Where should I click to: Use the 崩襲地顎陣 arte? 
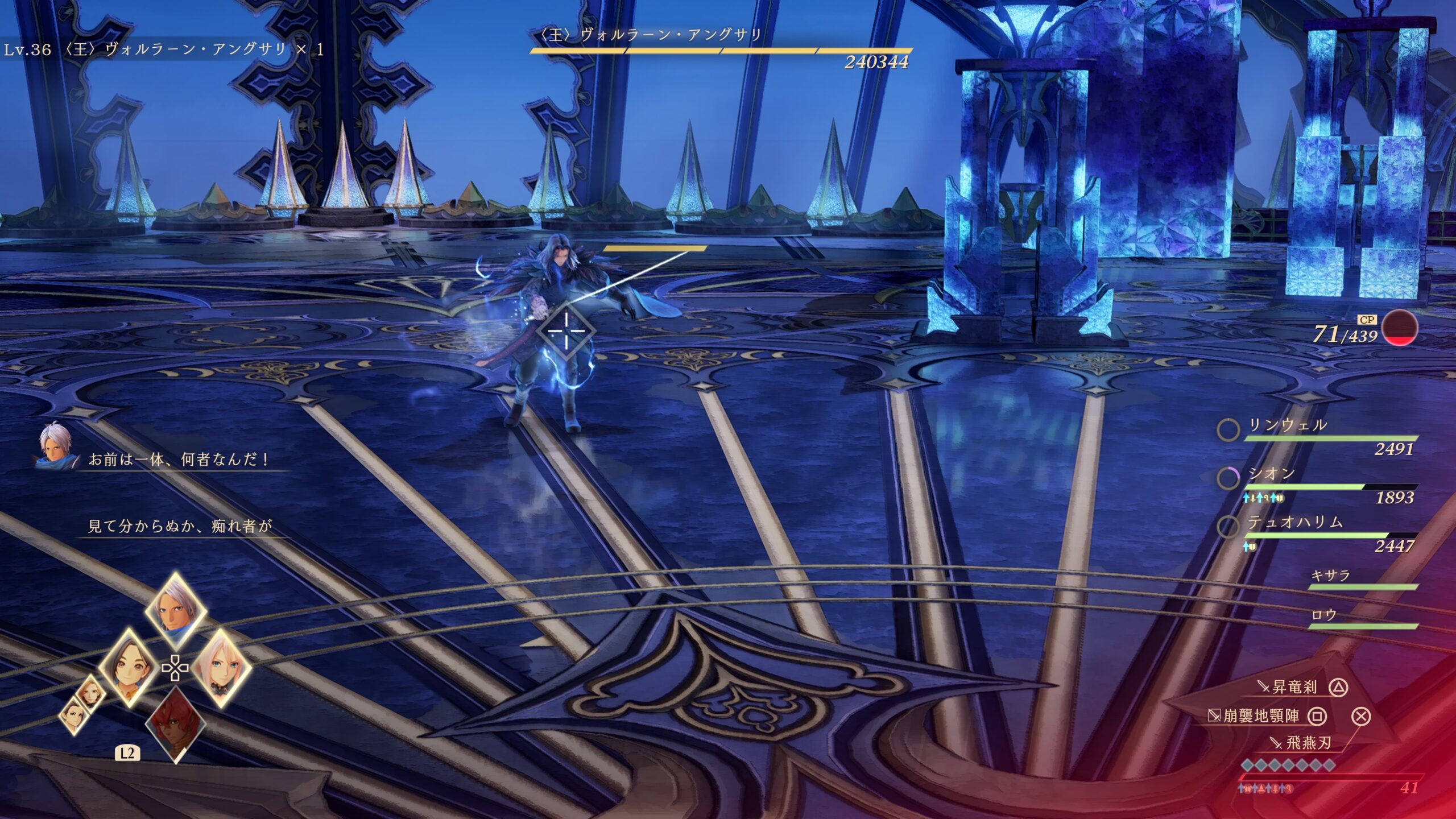1261,715
